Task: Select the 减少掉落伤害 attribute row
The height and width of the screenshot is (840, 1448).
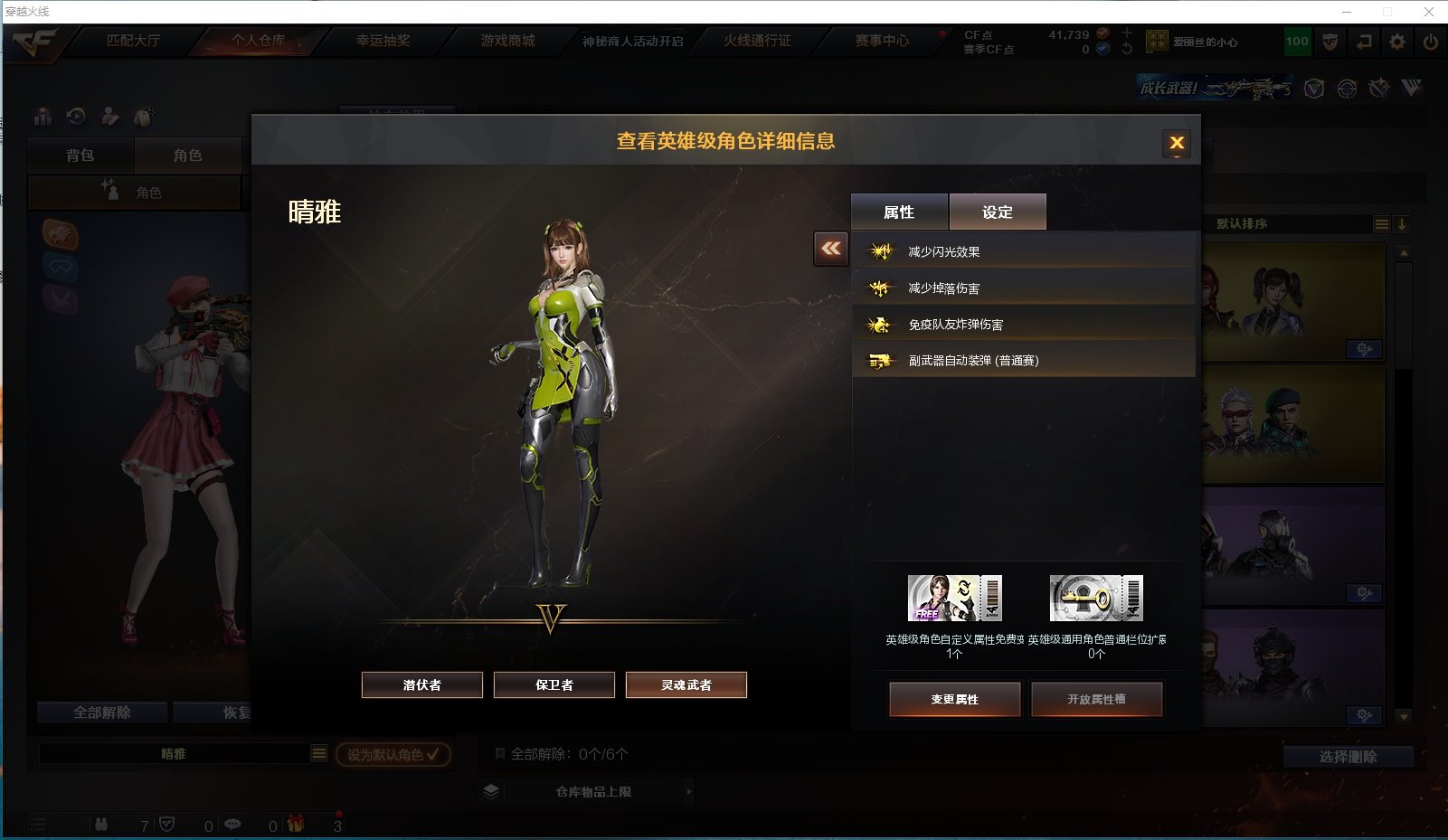Action: (x=1024, y=288)
